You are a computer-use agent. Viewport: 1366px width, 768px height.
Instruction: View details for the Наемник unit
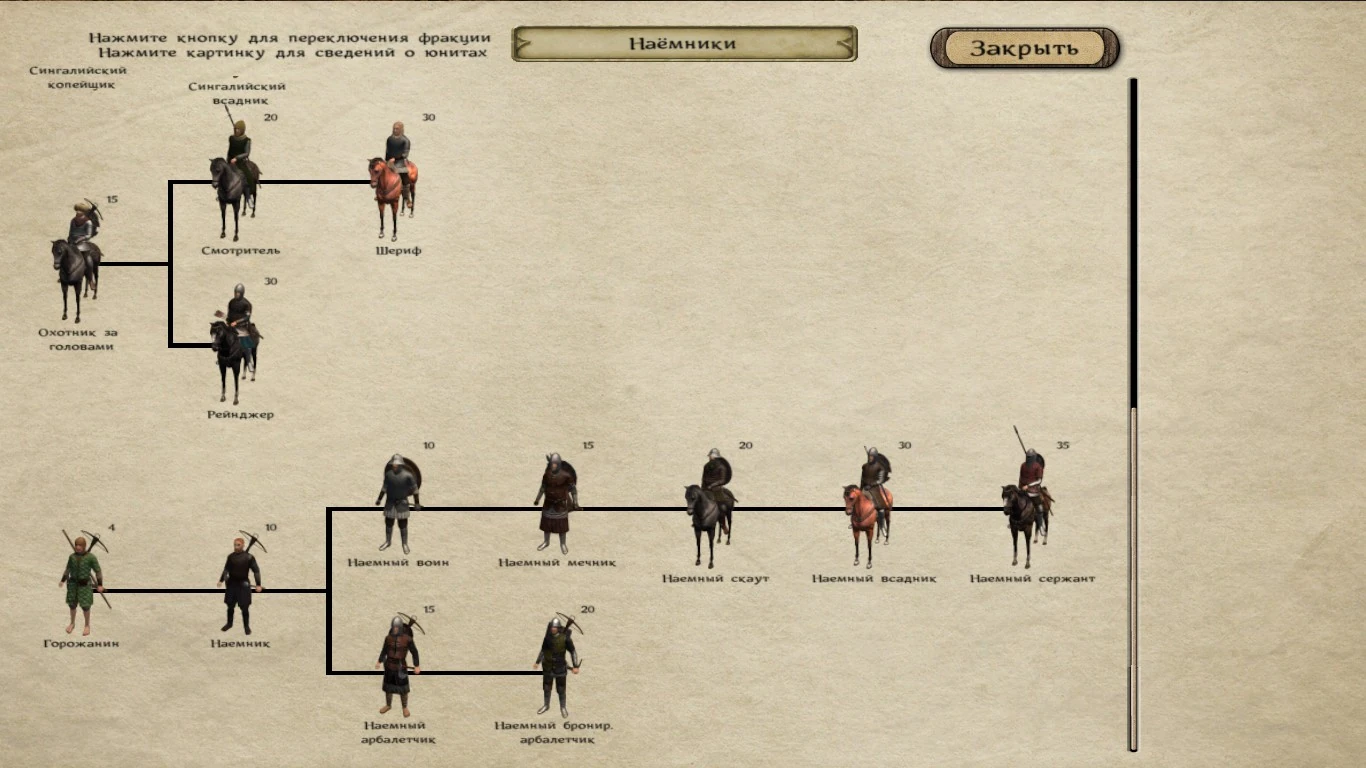[x=240, y=580]
